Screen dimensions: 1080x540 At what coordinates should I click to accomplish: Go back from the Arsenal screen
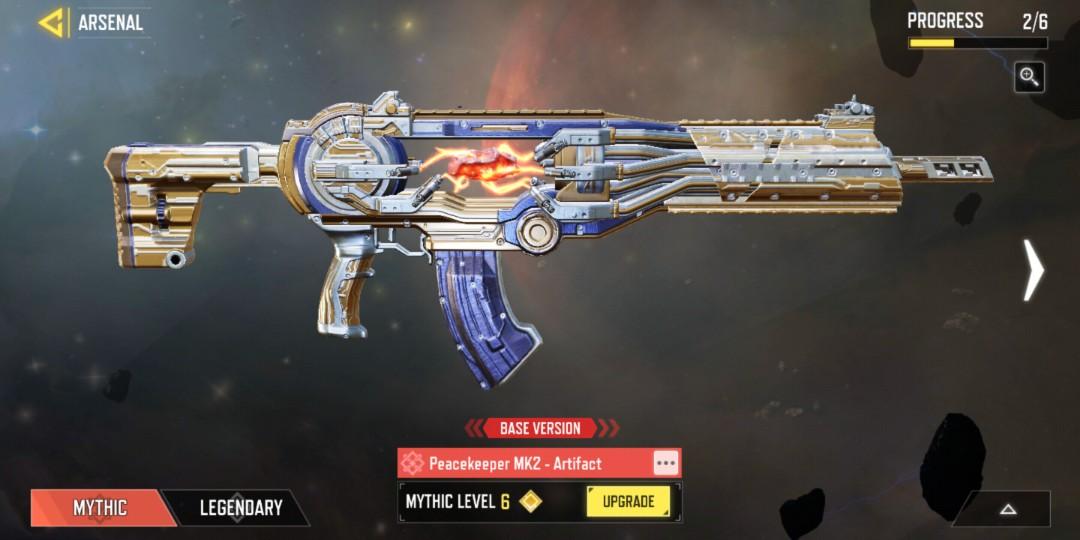click(51, 22)
